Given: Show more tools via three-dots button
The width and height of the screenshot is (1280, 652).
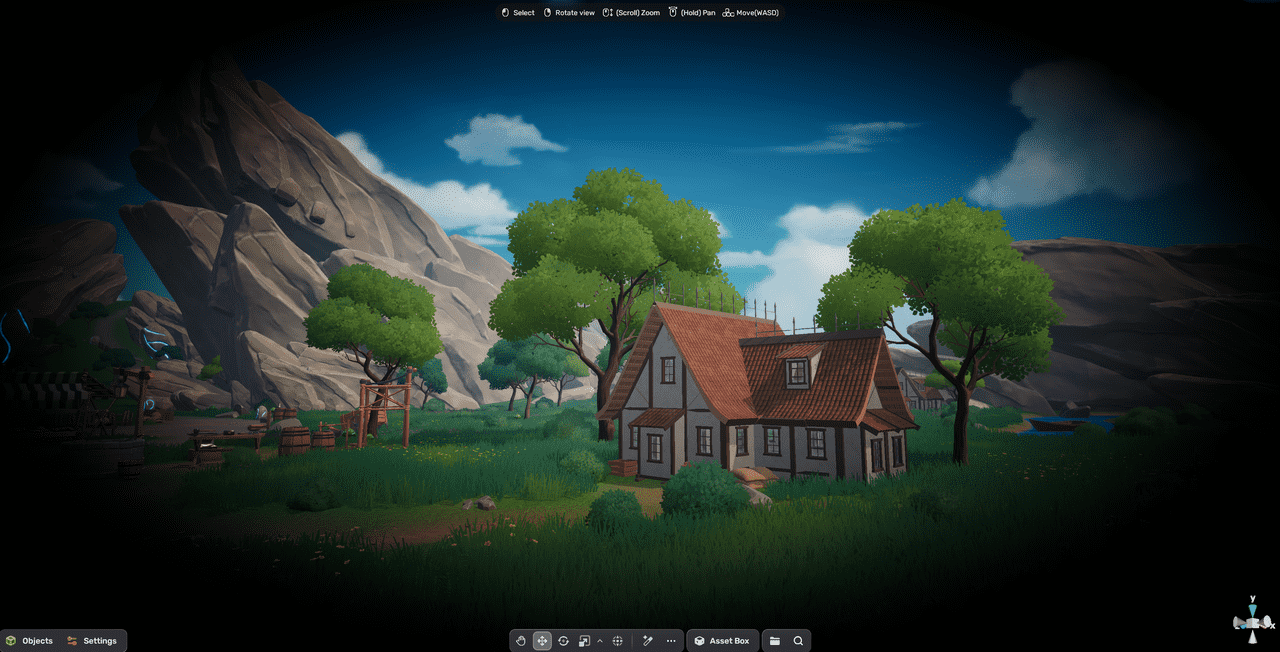Looking at the screenshot, I should click(671, 641).
